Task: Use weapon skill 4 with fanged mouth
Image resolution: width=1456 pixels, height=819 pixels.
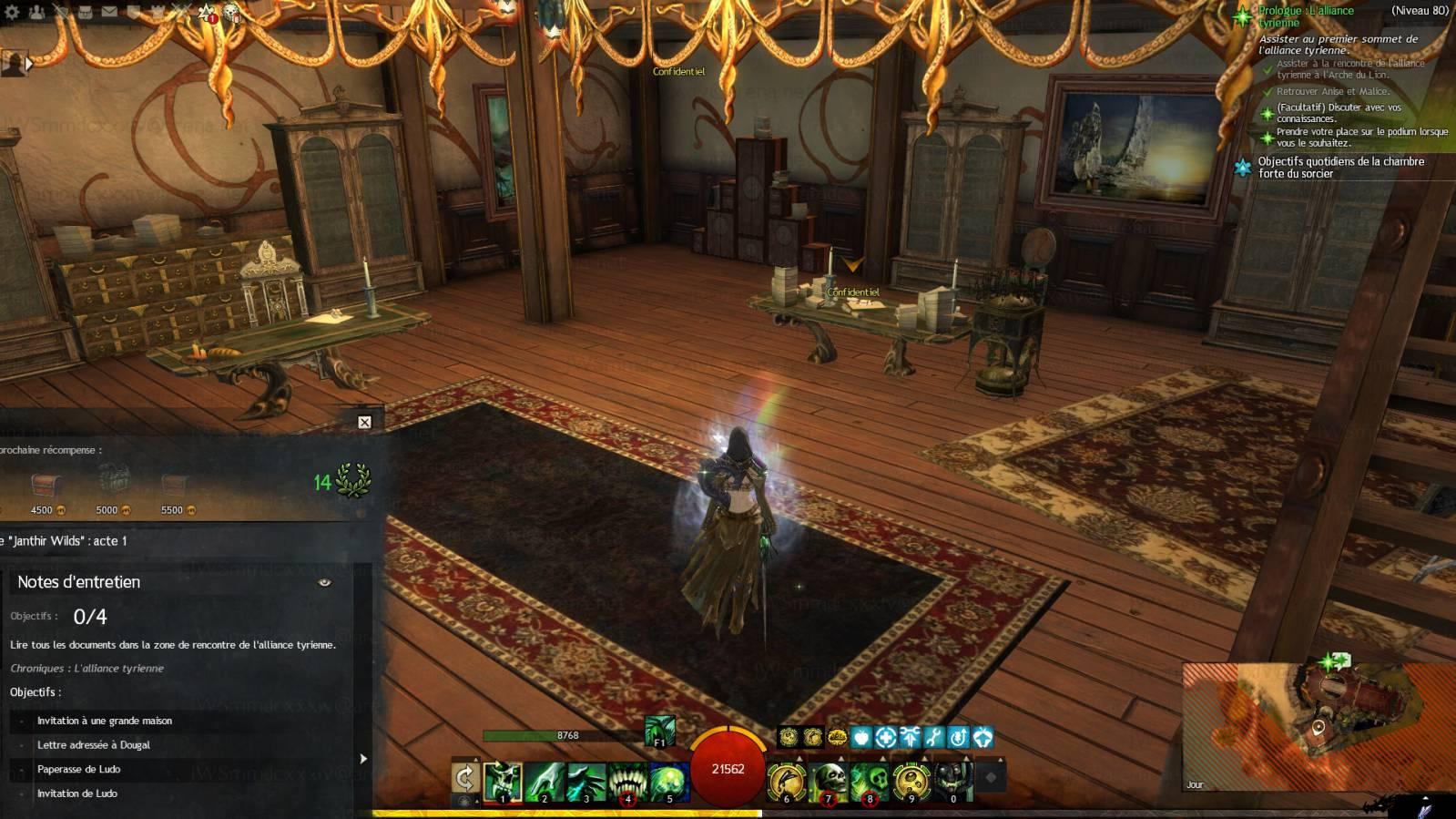Action: point(627,782)
